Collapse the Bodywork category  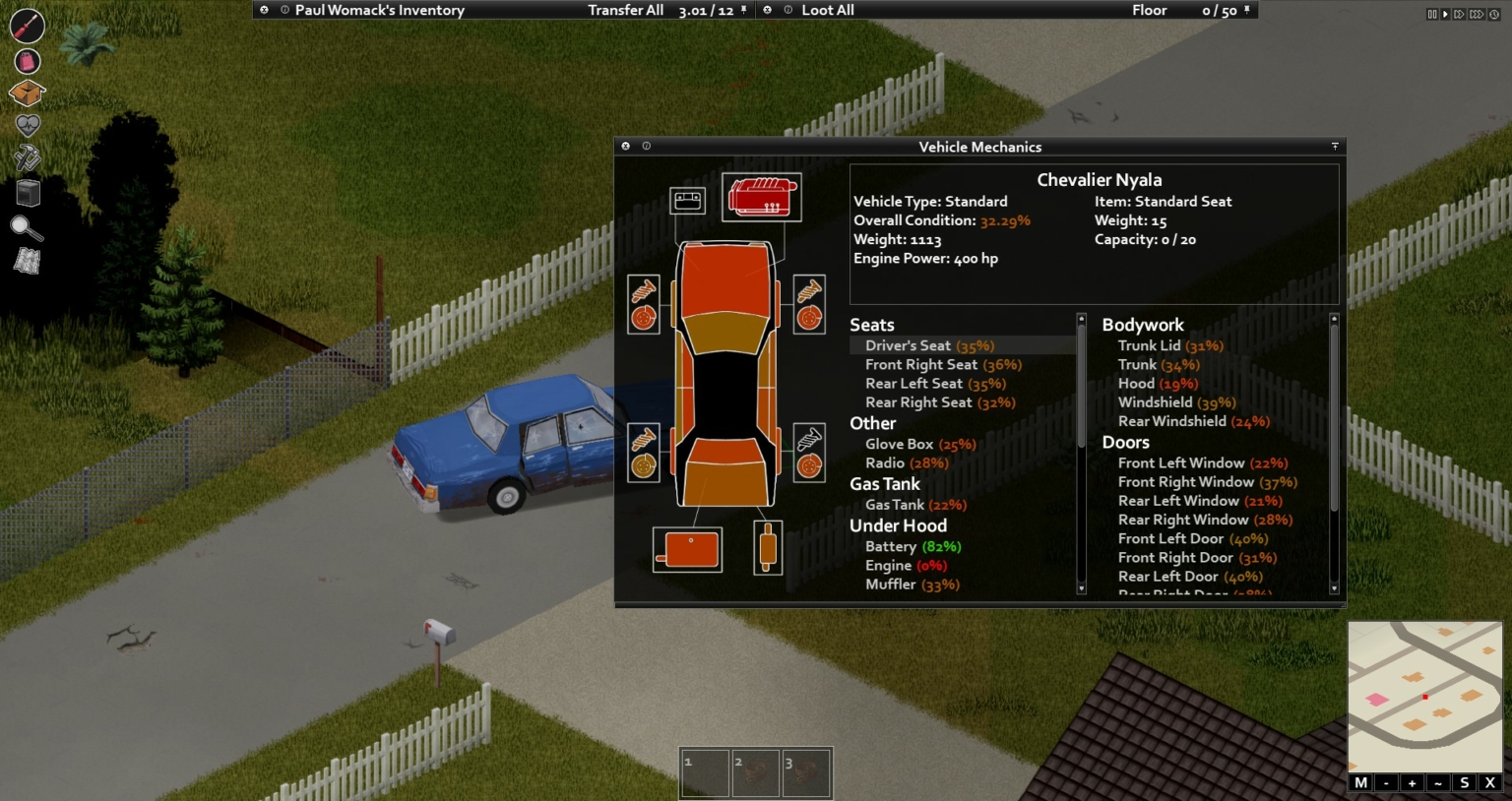click(x=1143, y=325)
